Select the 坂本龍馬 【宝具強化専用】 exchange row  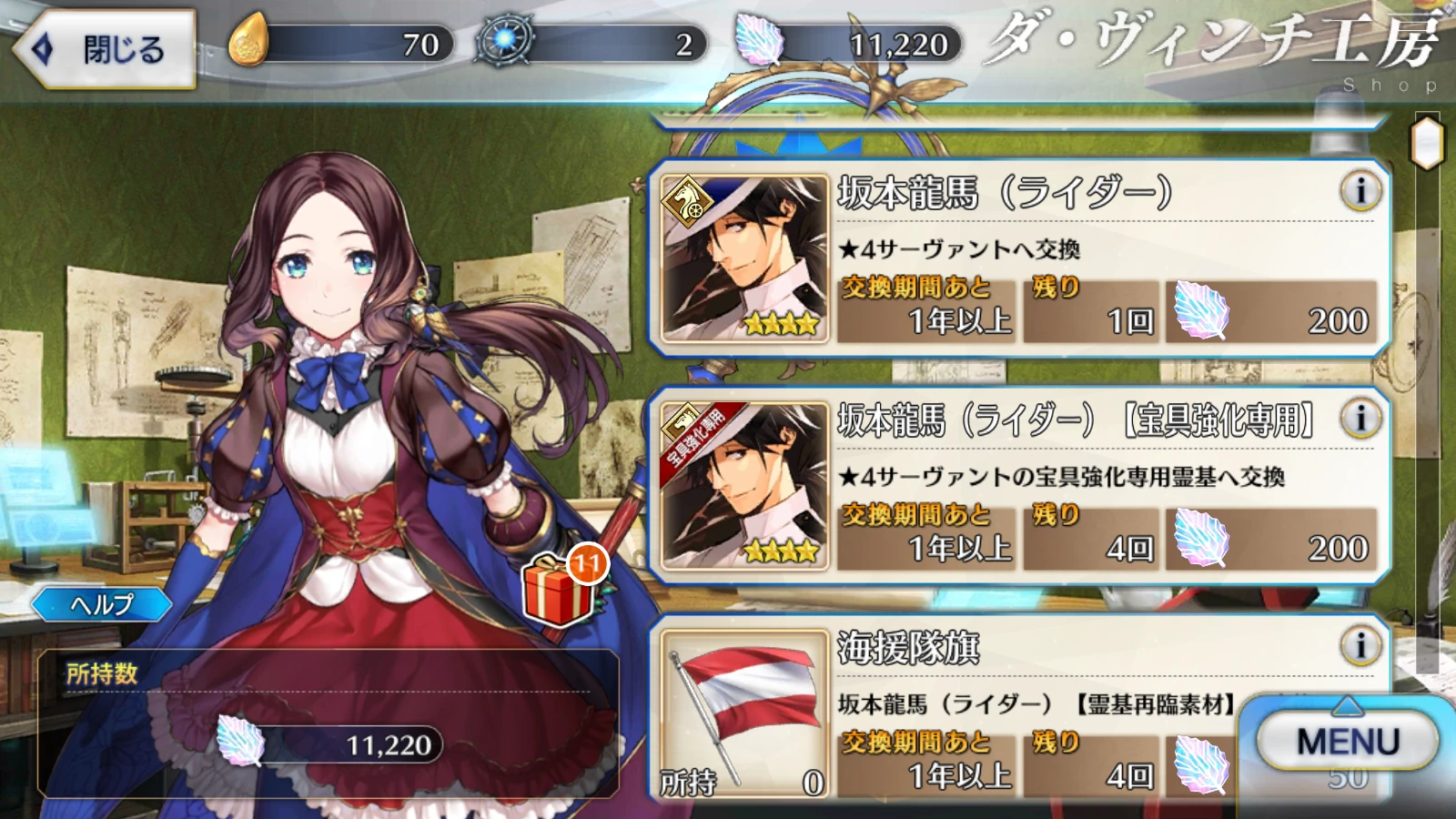(x=1019, y=486)
